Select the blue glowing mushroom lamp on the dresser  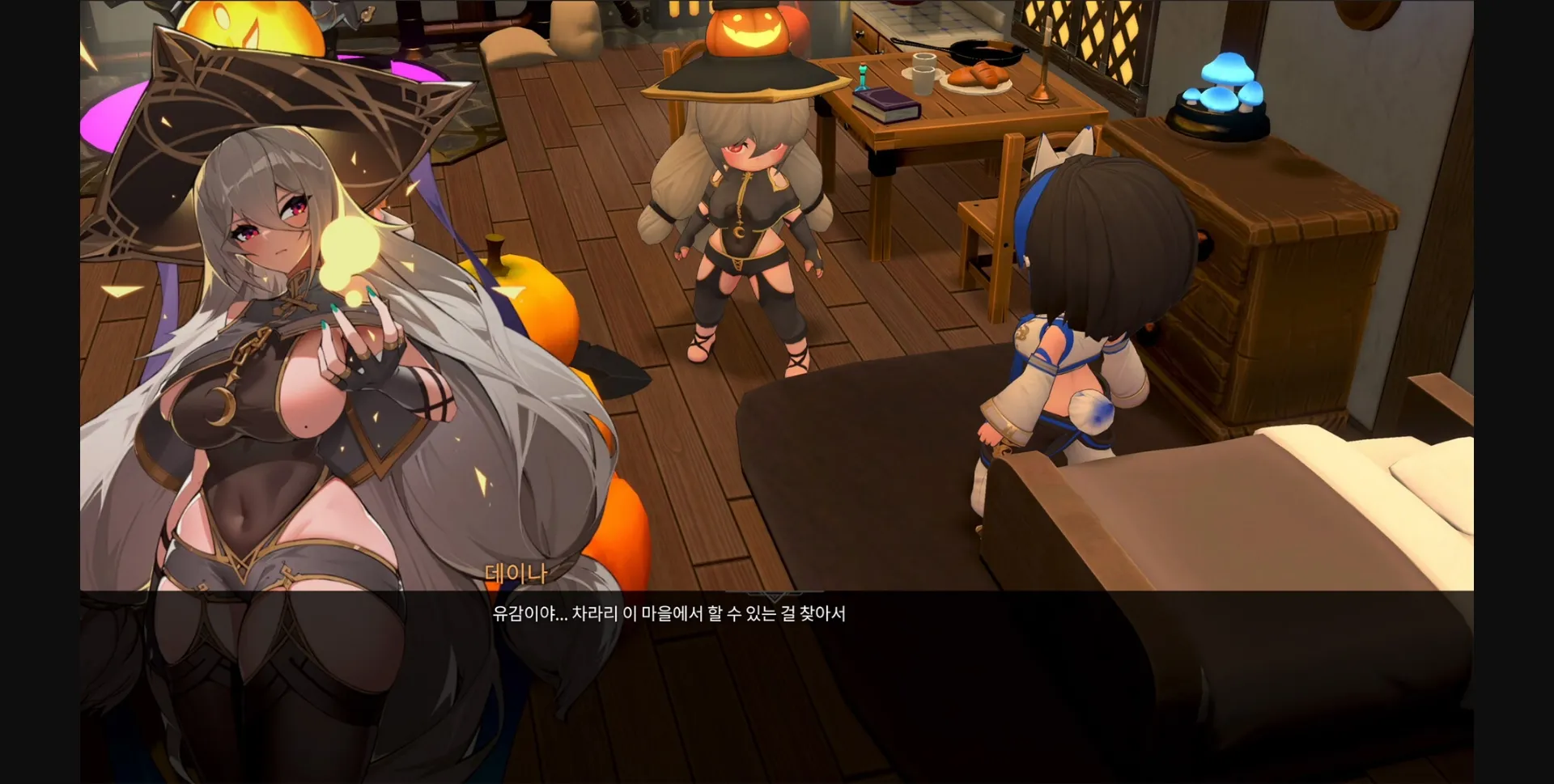pos(1222,89)
